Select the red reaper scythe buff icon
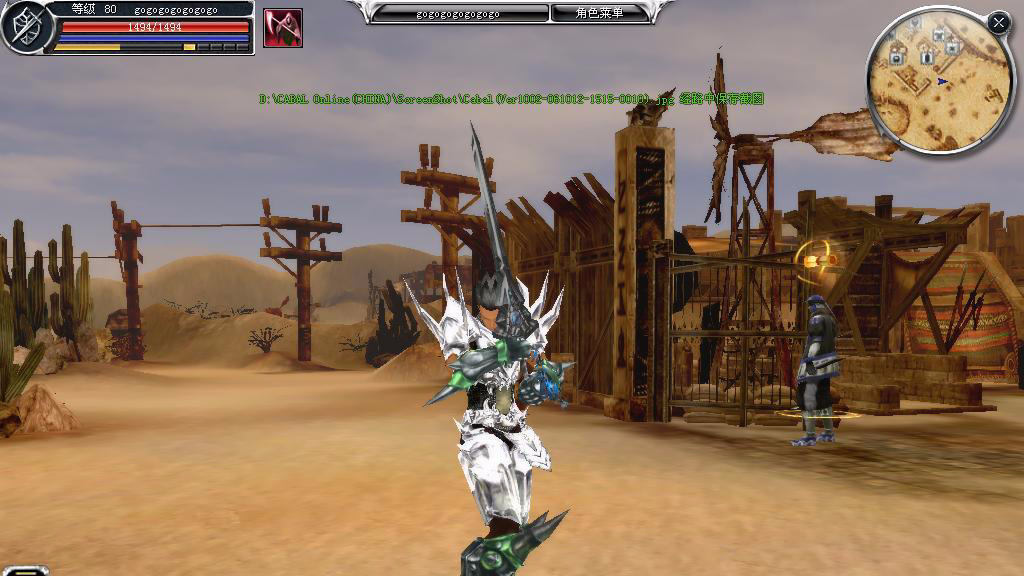1024x576 pixels. pyautogui.click(x=282, y=27)
